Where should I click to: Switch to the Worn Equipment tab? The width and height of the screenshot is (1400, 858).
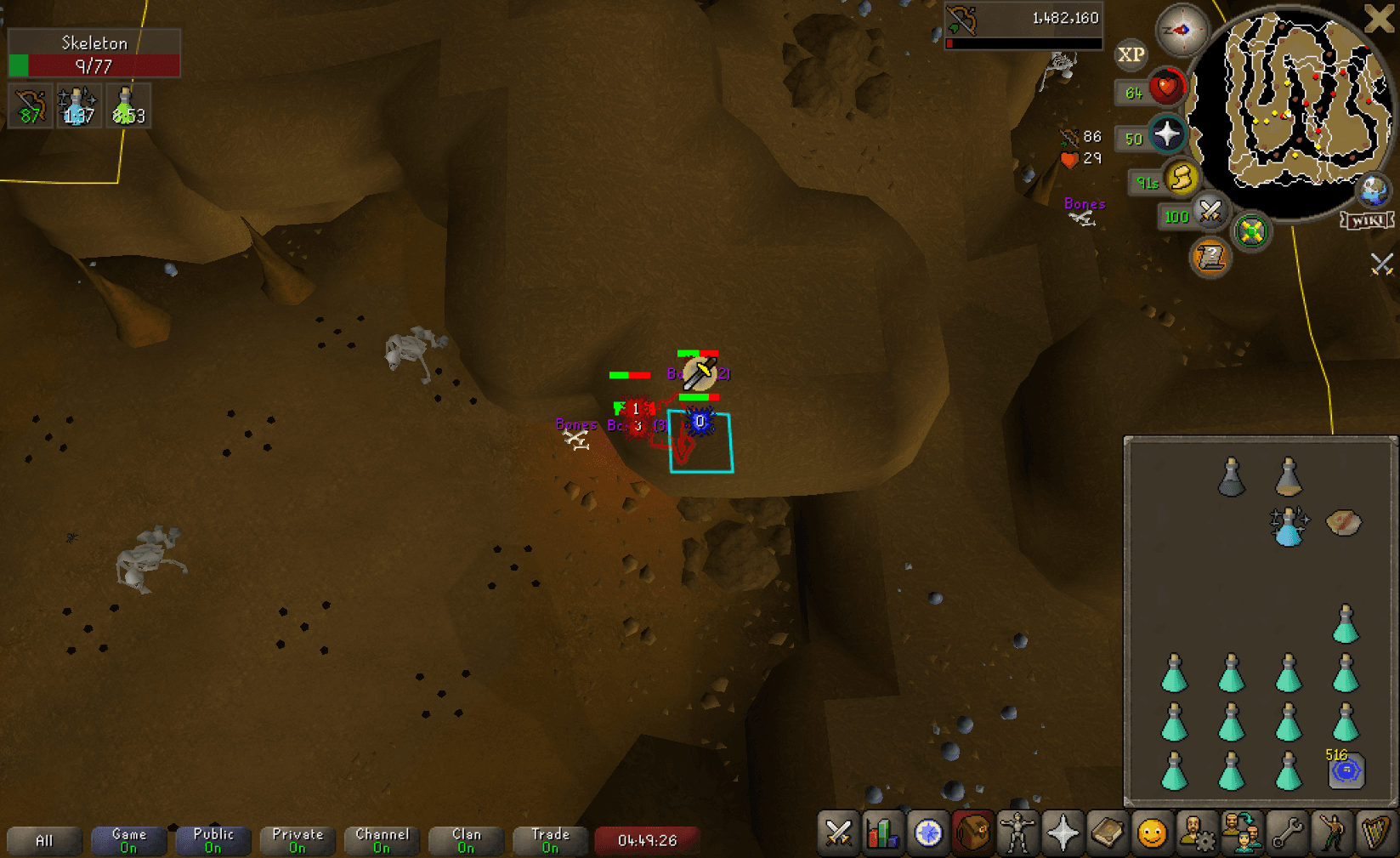coord(1017,833)
